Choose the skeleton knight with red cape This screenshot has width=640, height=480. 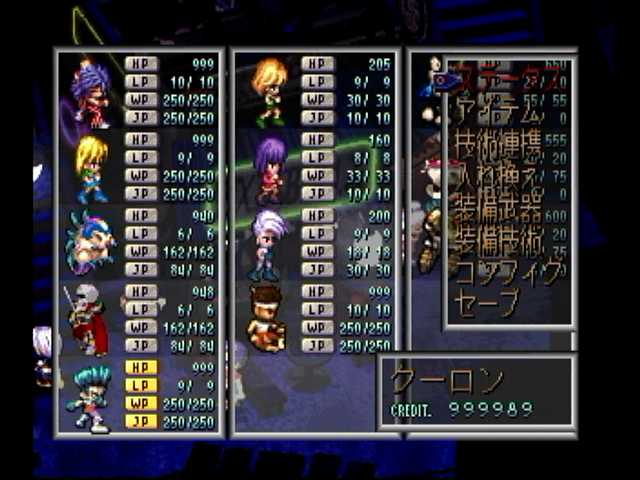pos(88,319)
